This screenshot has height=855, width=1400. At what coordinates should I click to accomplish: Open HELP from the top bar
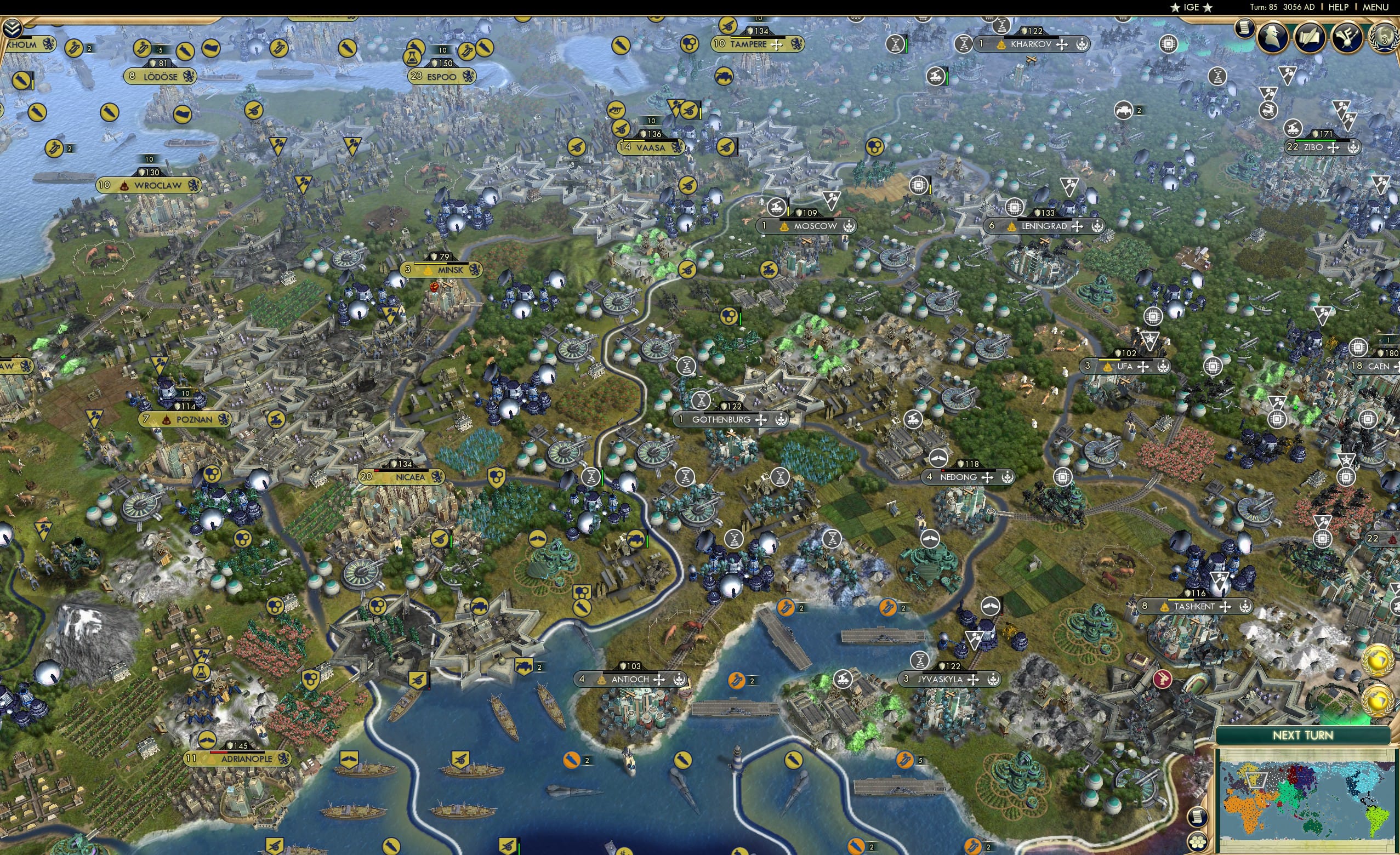[x=1339, y=7]
